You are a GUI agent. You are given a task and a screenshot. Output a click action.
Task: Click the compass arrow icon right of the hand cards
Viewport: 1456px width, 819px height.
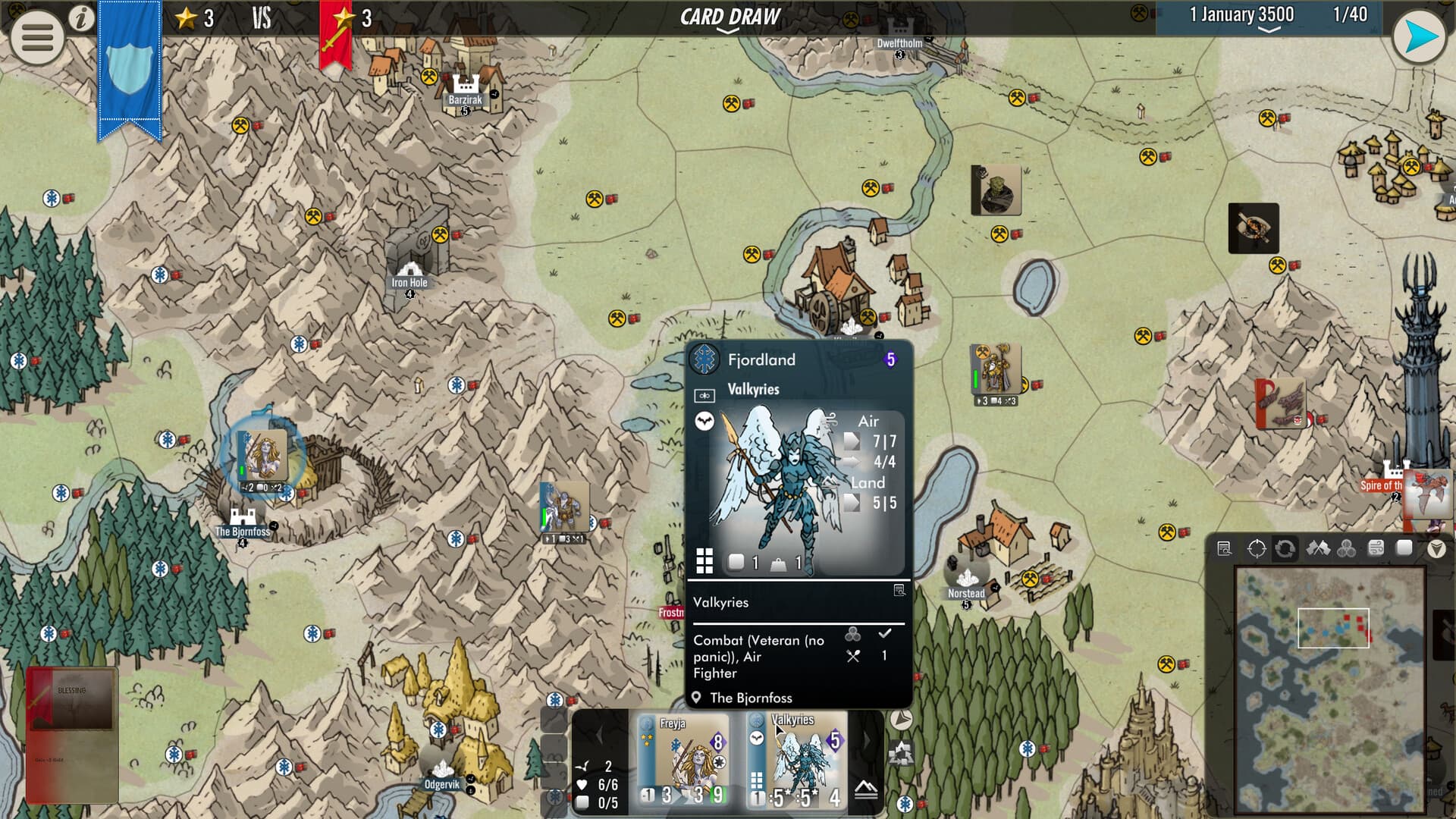[901, 719]
